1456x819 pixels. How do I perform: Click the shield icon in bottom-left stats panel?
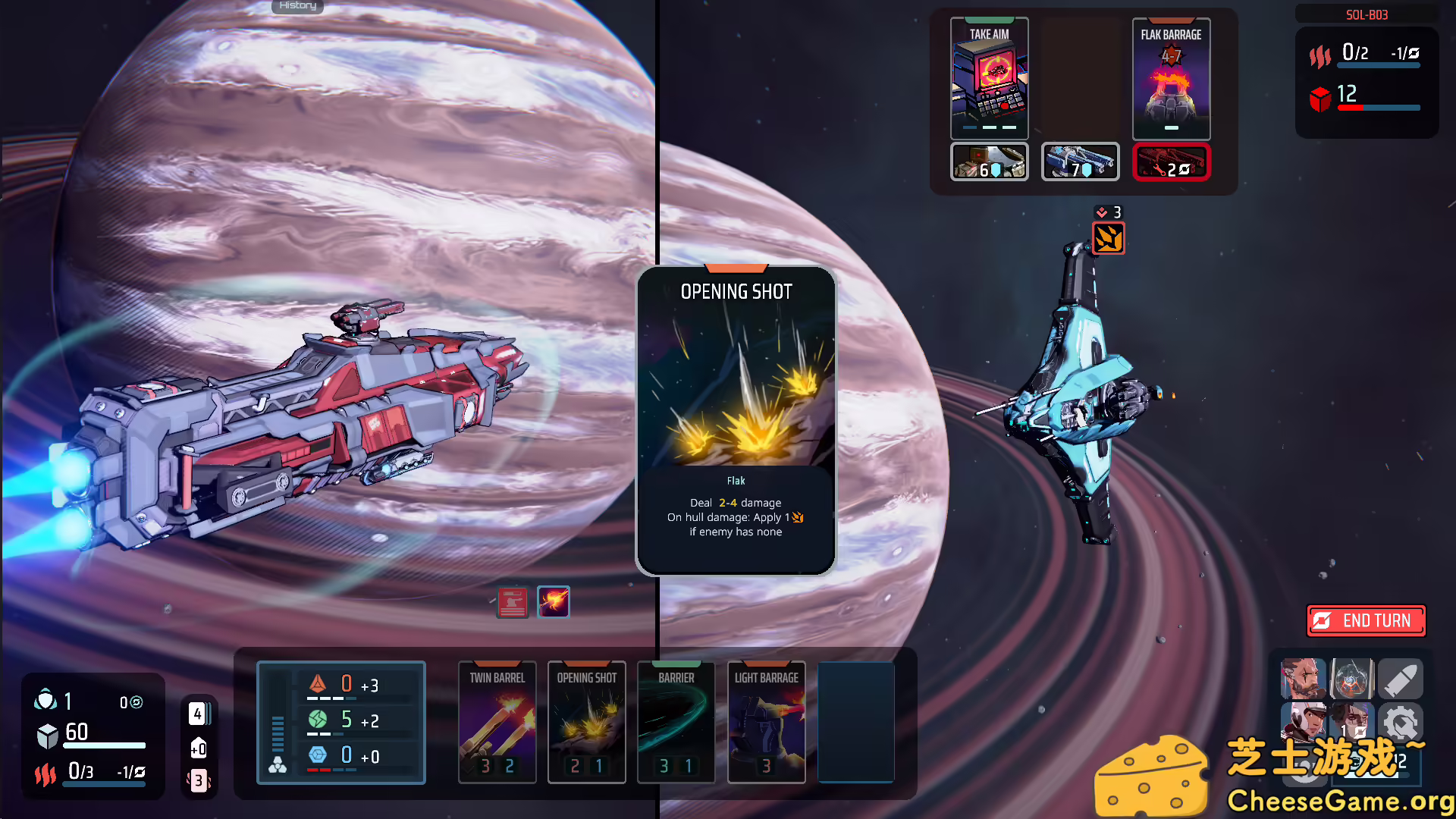(x=46, y=701)
